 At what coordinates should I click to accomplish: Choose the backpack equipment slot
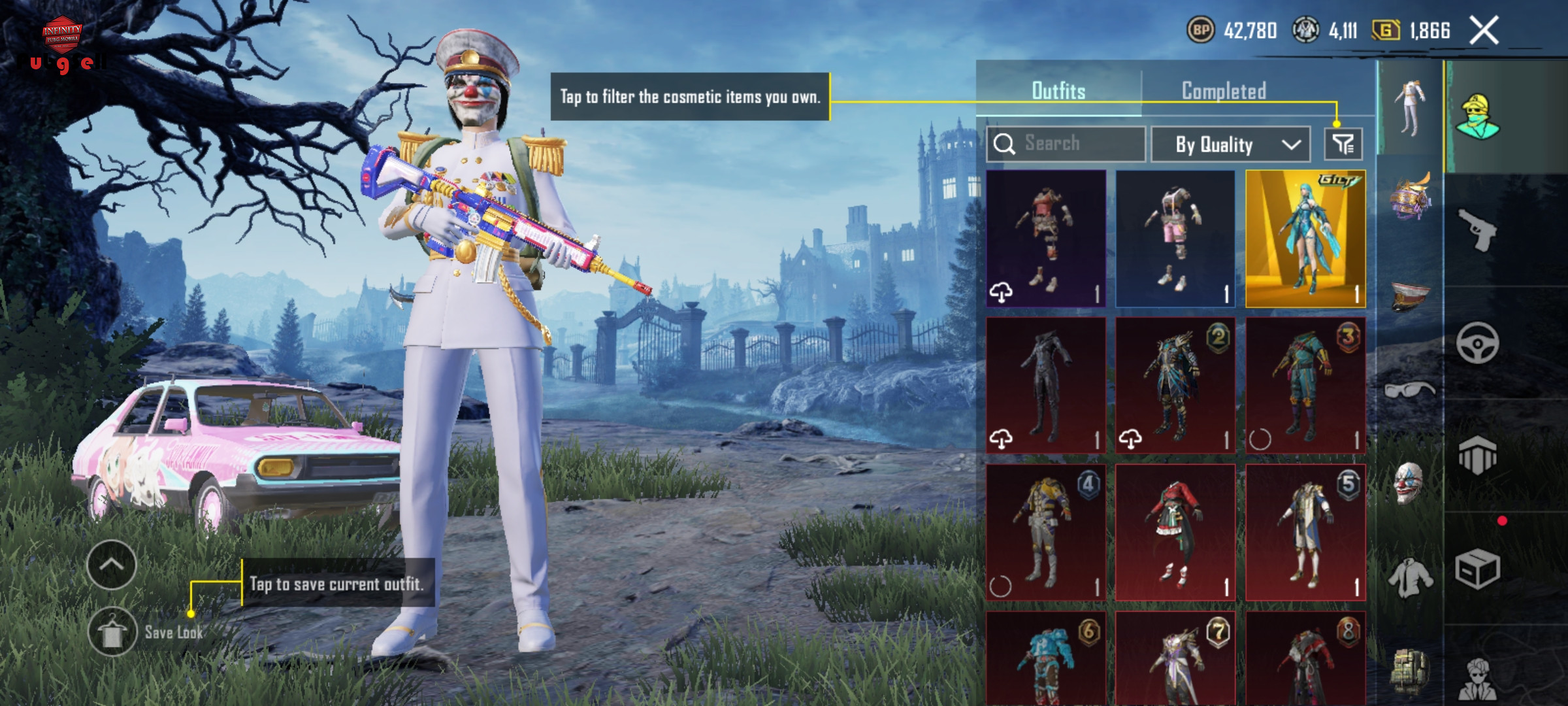tap(1409, 670)
